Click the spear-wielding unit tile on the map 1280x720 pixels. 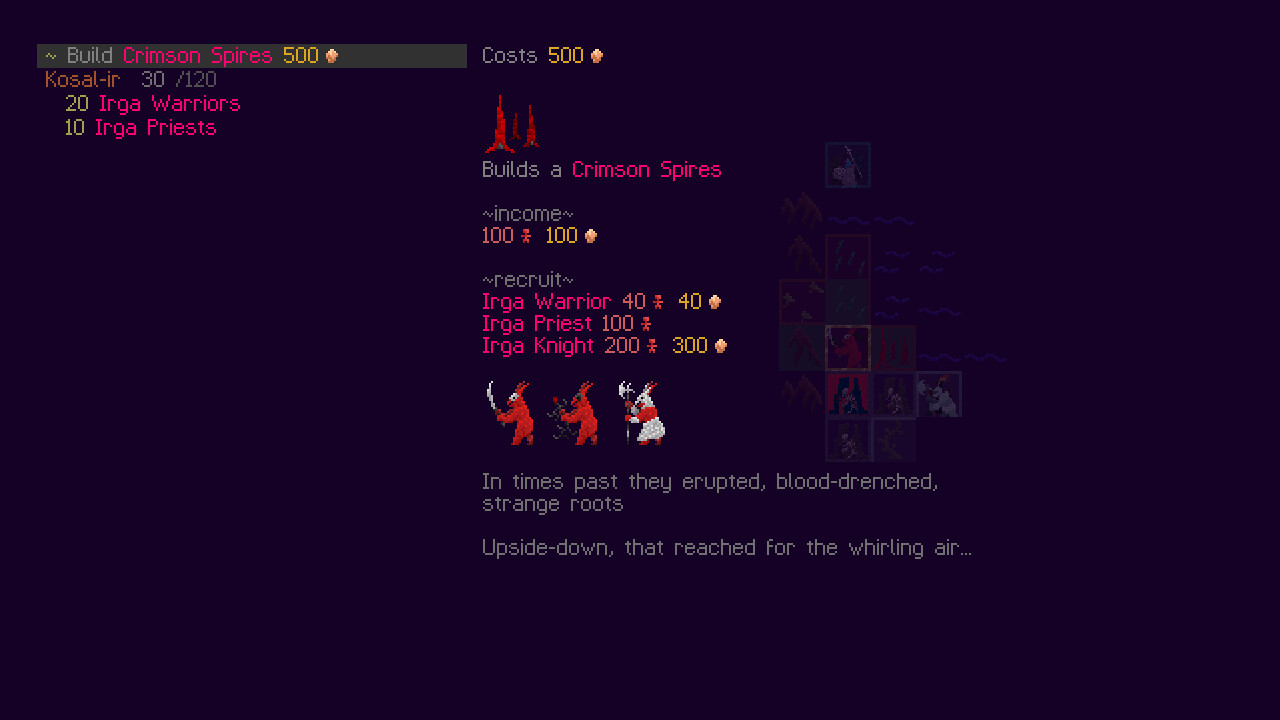(x=847, y=165)
